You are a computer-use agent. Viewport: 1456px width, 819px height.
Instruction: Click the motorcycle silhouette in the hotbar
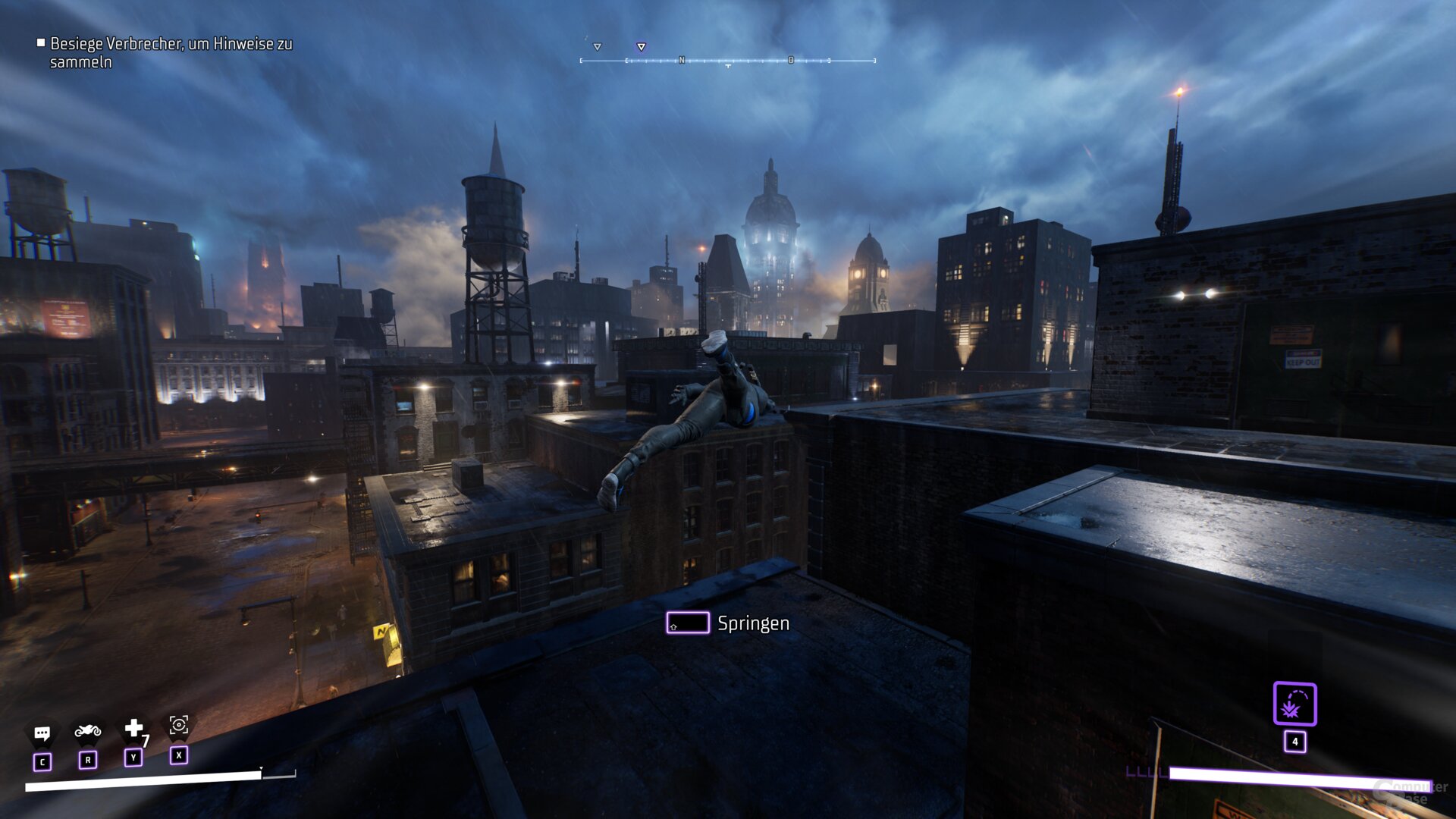88,733
